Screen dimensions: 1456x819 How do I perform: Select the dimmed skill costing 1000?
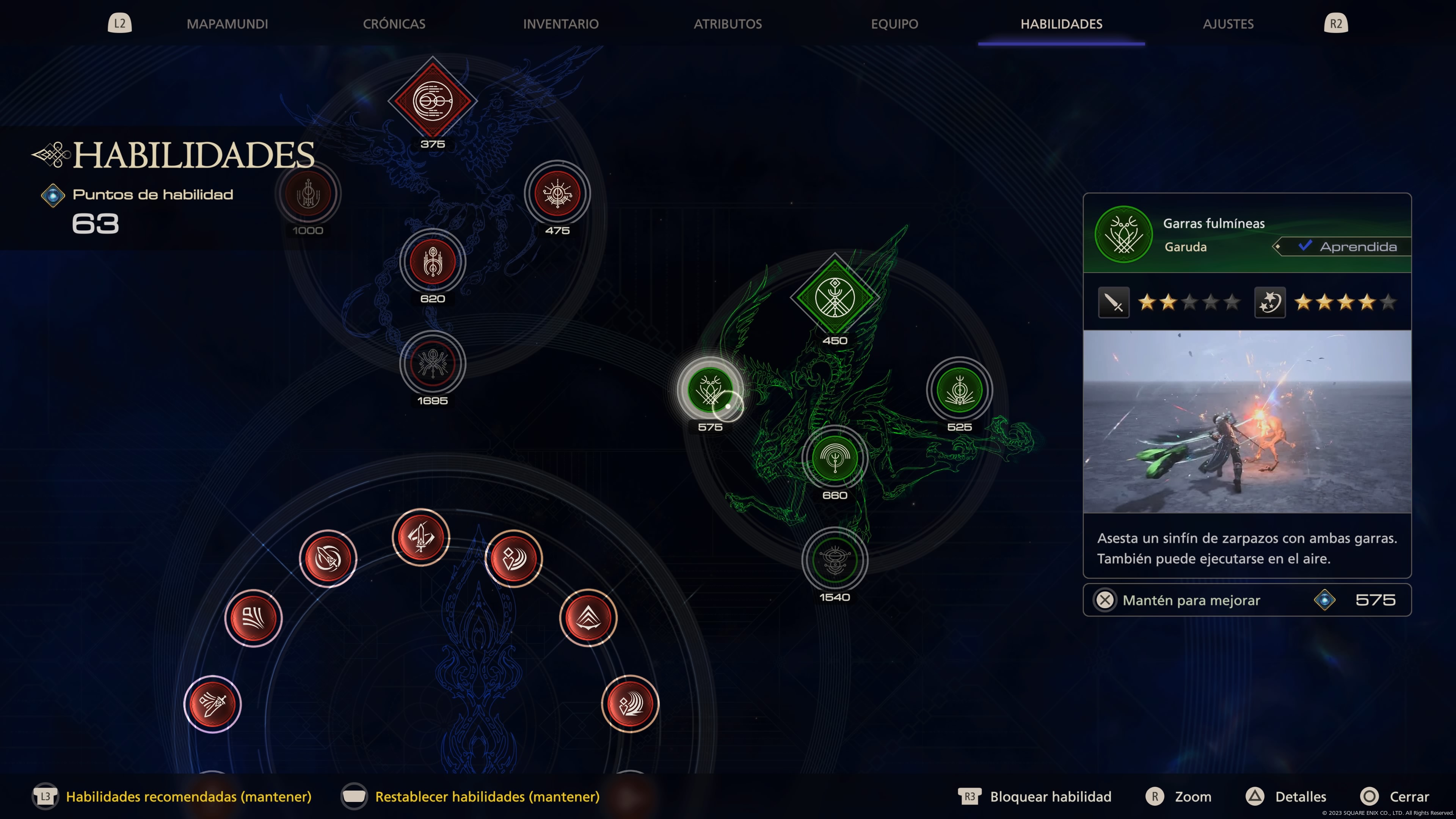coord(308,194)
